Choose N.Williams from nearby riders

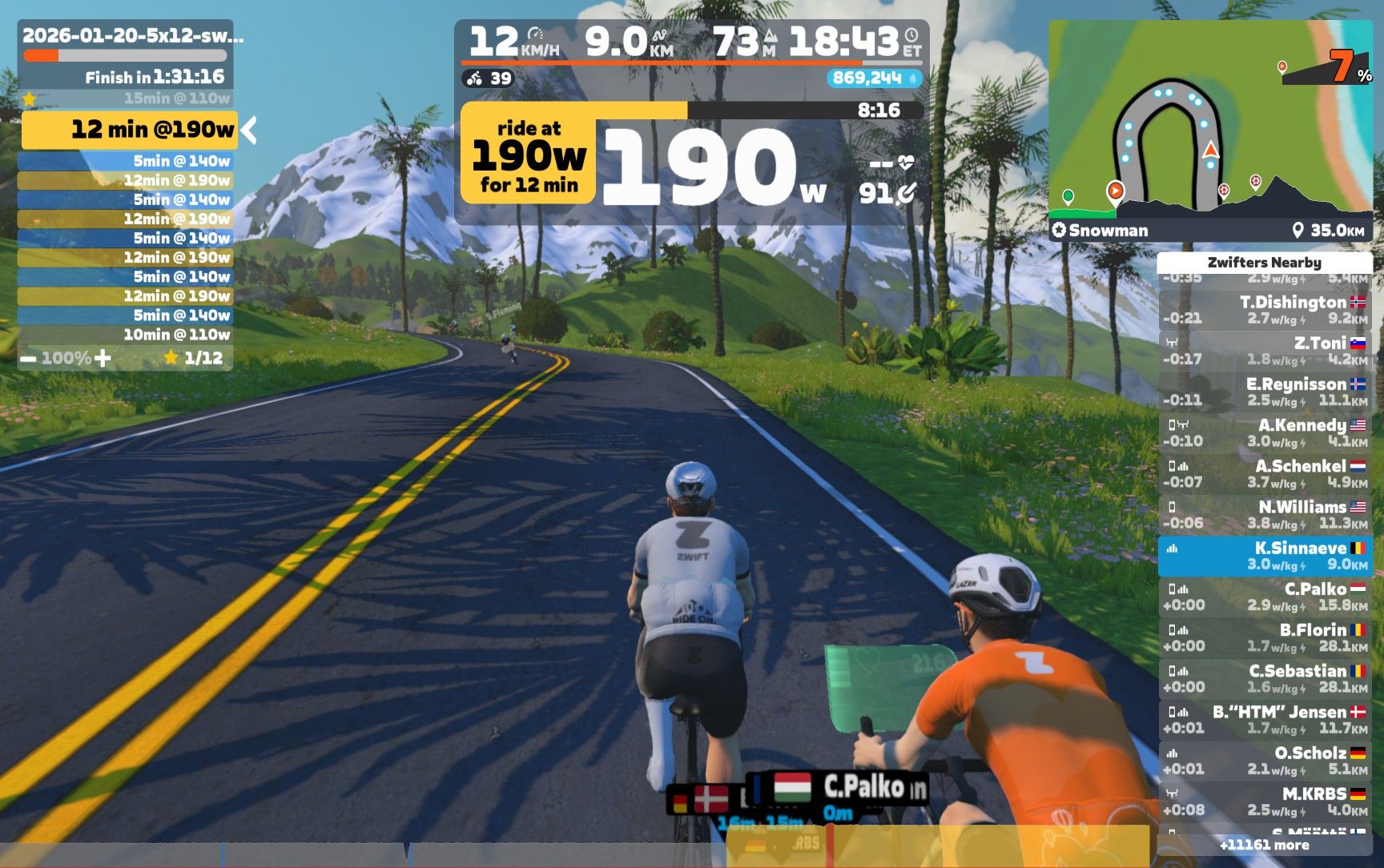[x=1265, y=515]
